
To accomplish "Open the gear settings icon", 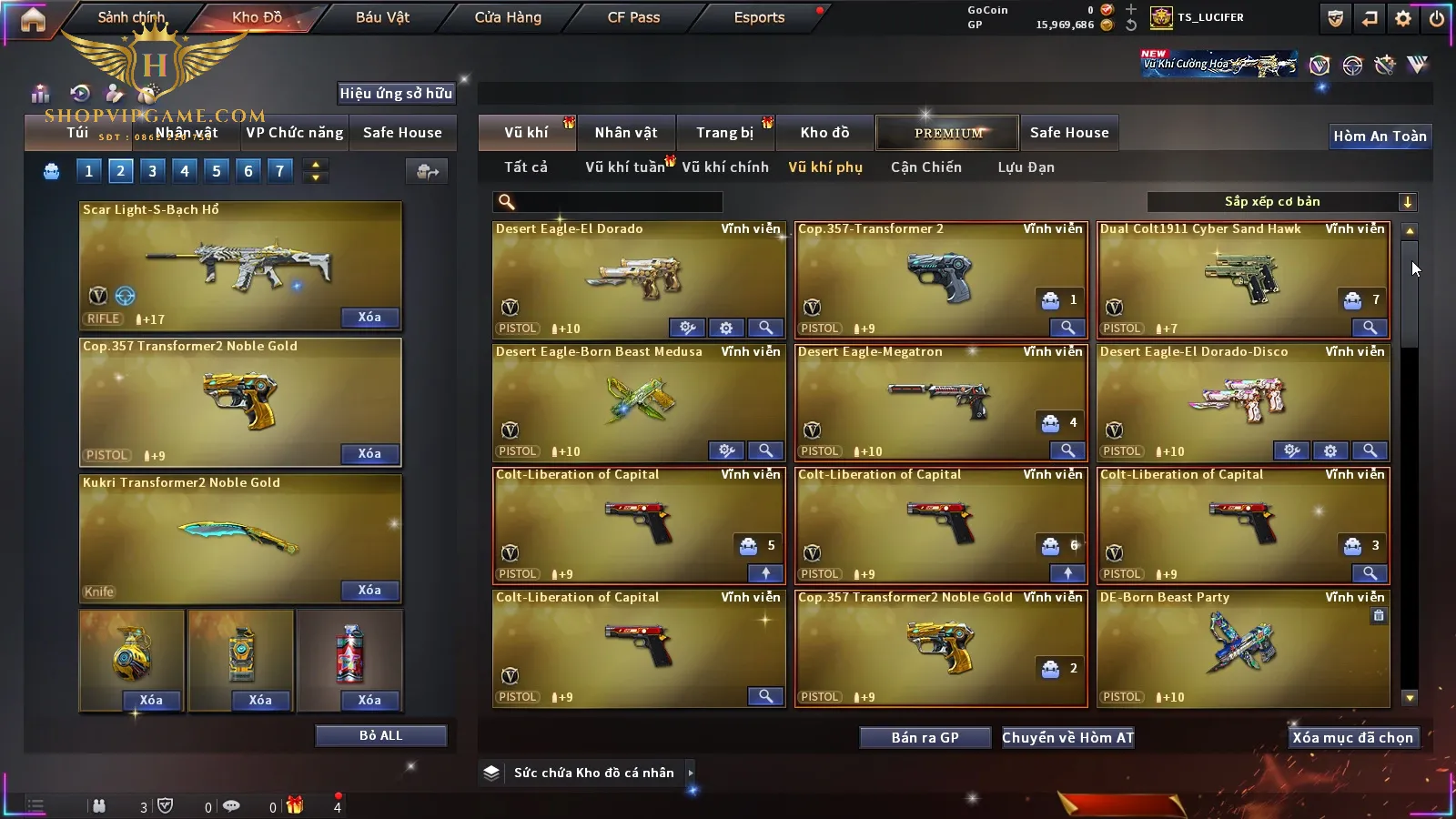I will pyautogui.click(x=1403, y=18).
